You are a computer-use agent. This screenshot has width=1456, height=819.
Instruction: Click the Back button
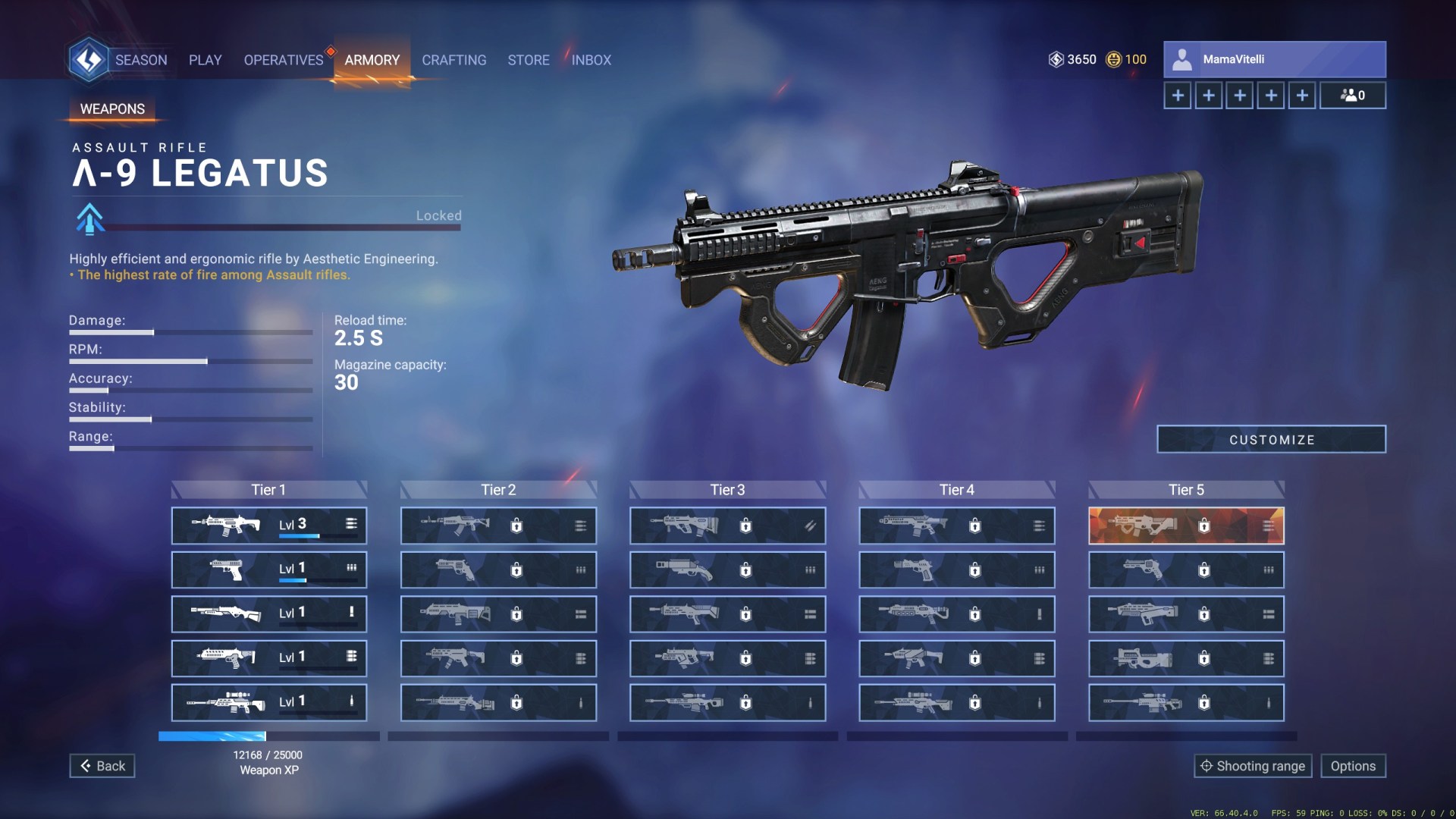point(102,766)
